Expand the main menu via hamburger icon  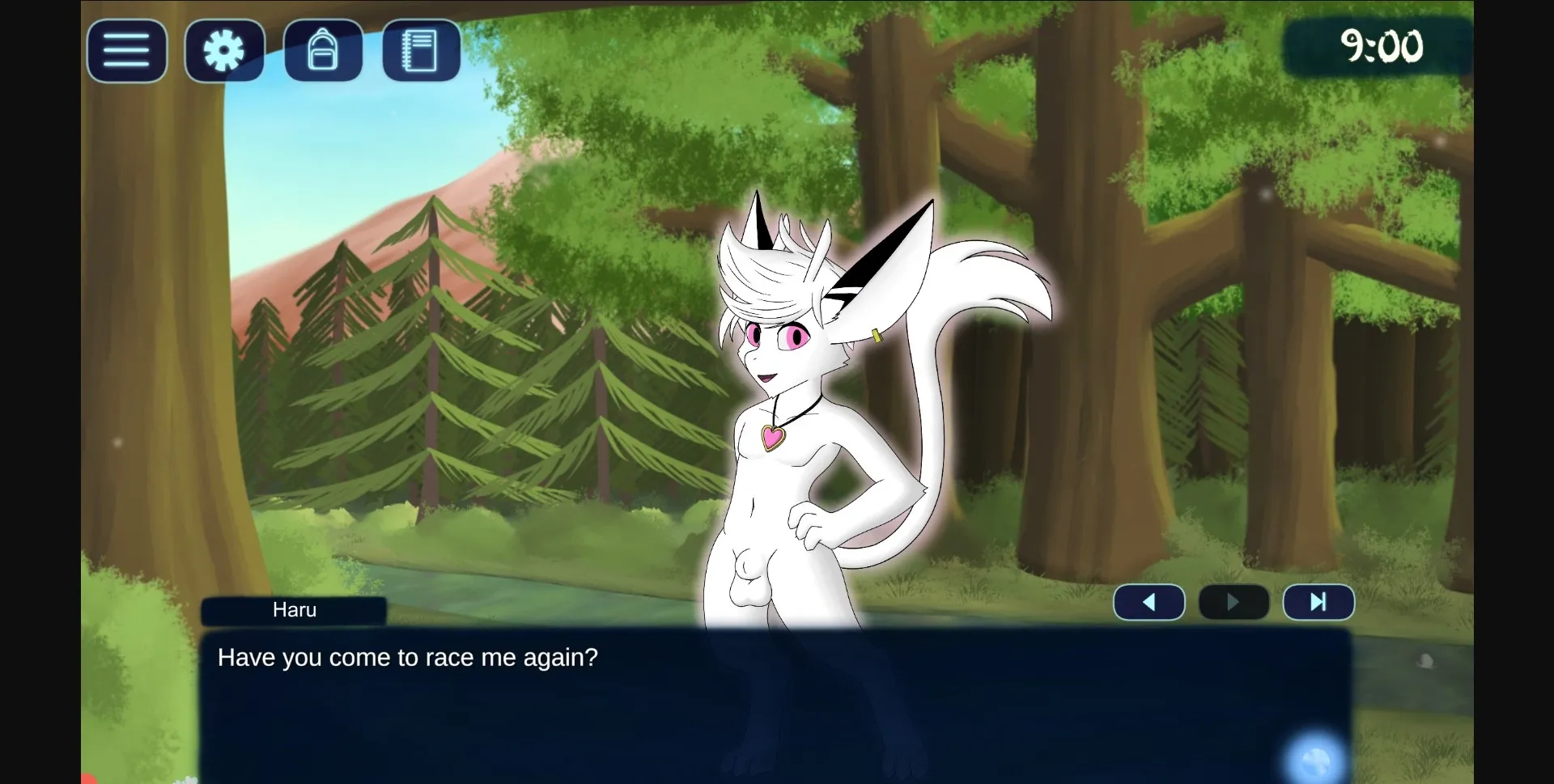click(x=126, y=50)
